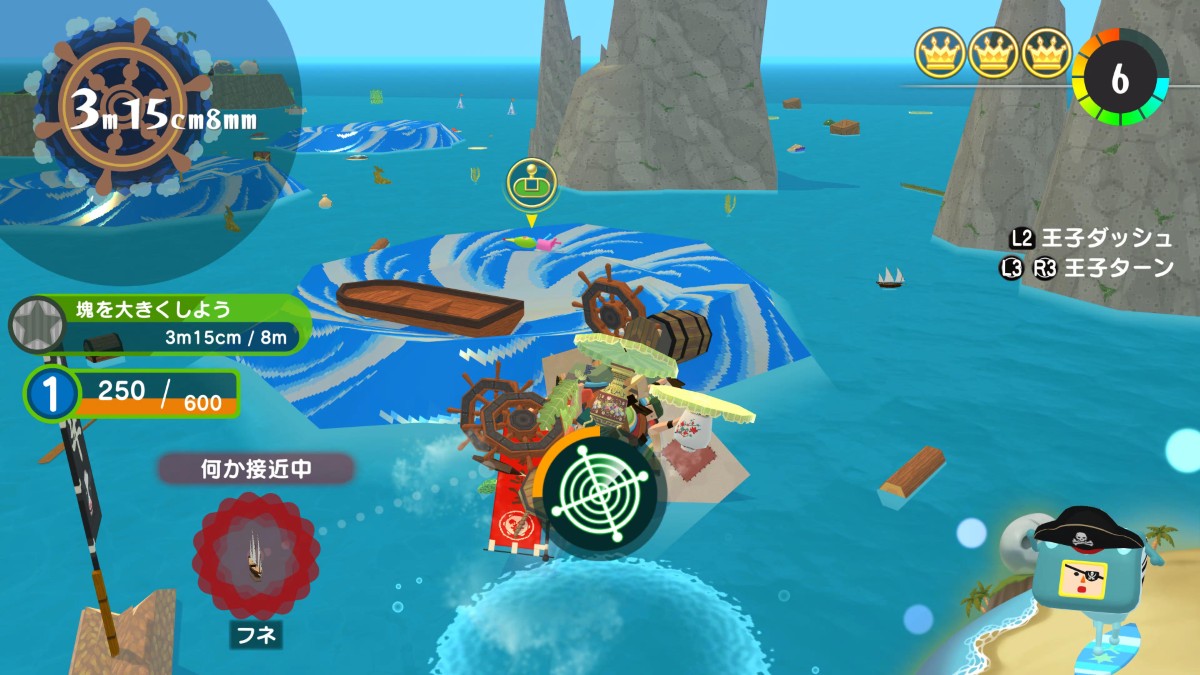Click the yellow joystick marker pin

pyautogui.click(x=531, y=184)
